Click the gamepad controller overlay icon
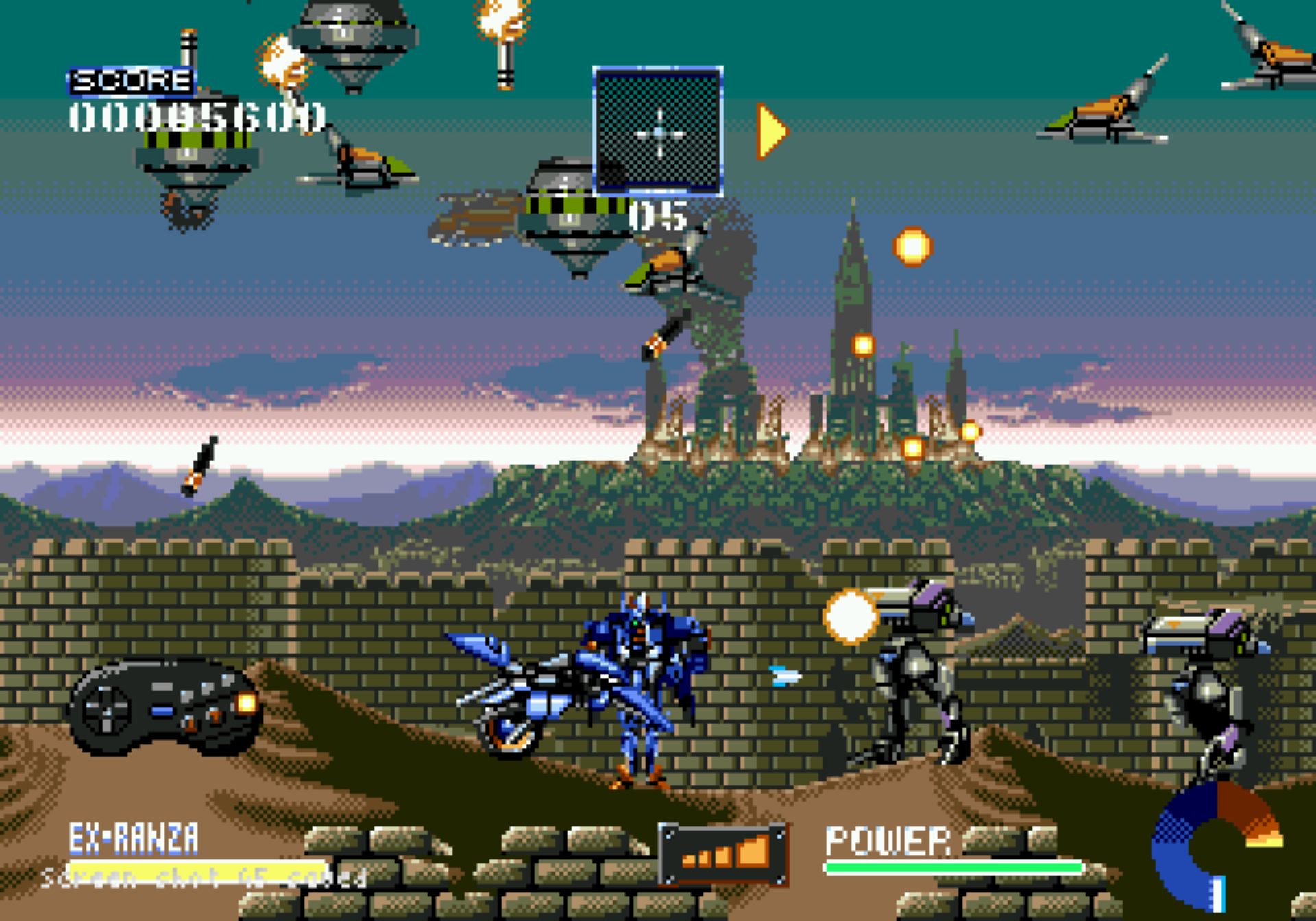Screen dimensions: 1316x921 165,706
